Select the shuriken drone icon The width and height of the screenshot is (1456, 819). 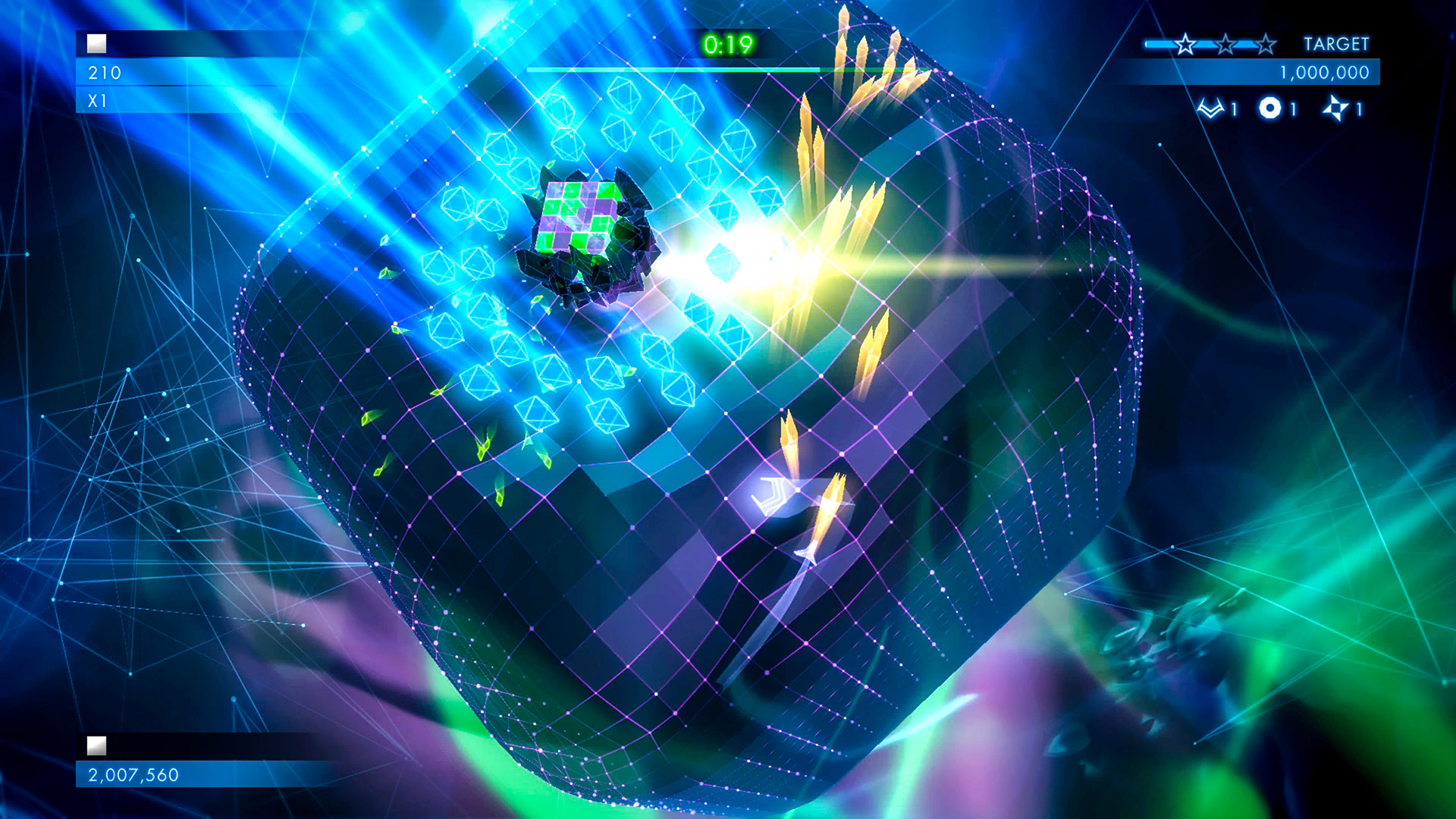coord(1336,109)
